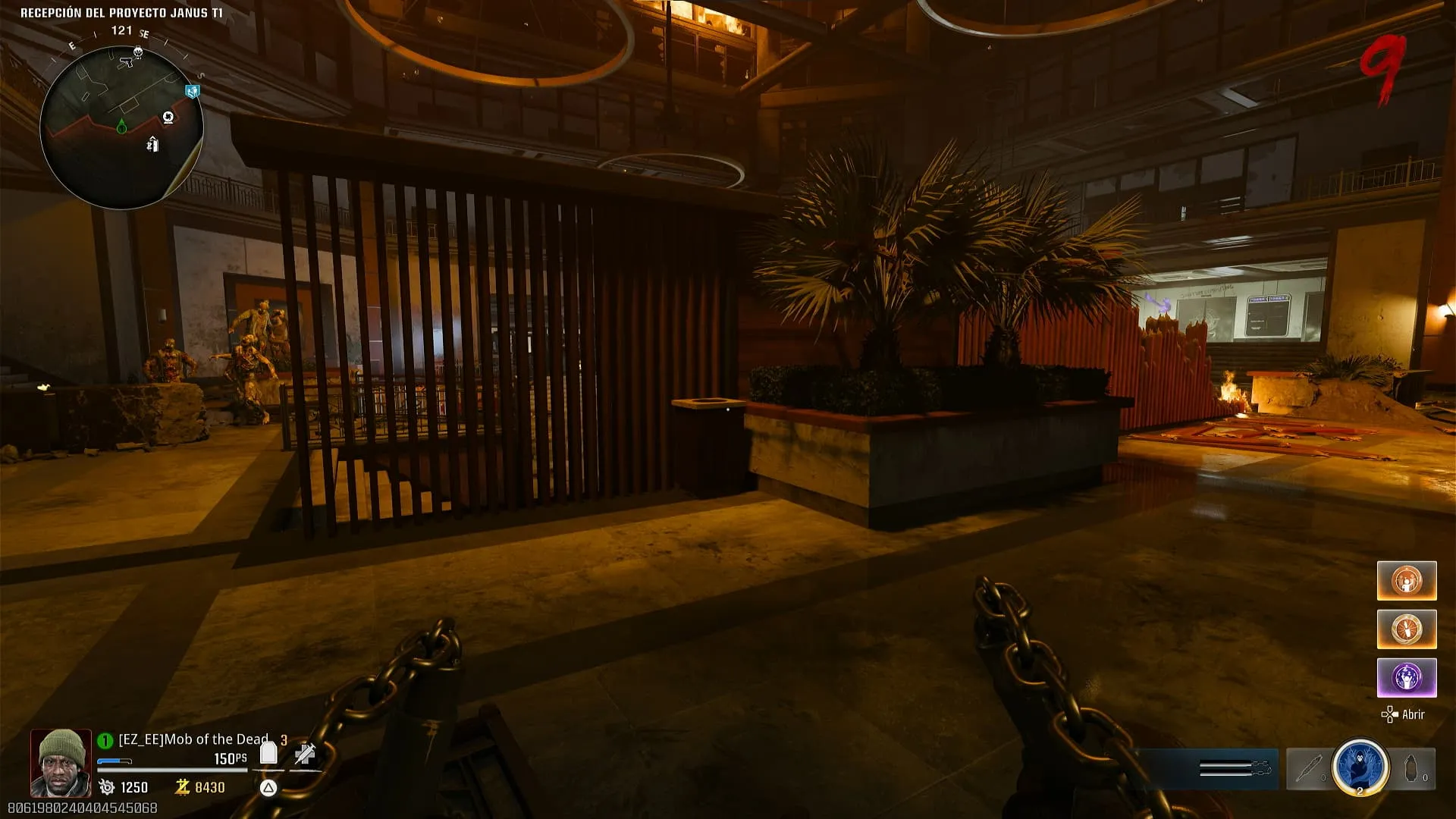This screenshot has height=819, width=1456.
Task: Activate the blue hooded-figure field upgrade
Action: (1360, 767)
